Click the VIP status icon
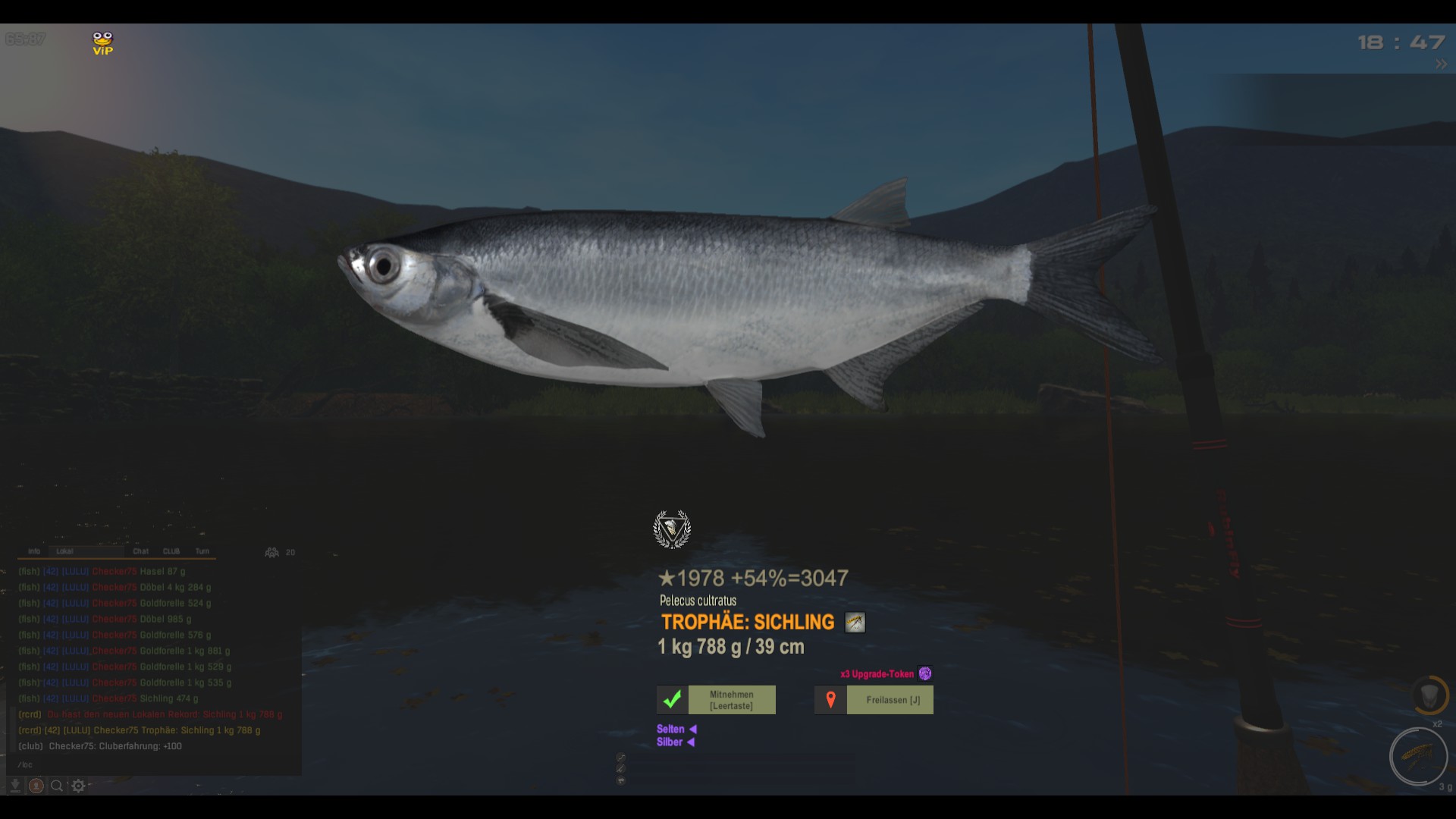Viewport: 1456px width, 819px height. (102, 43)
